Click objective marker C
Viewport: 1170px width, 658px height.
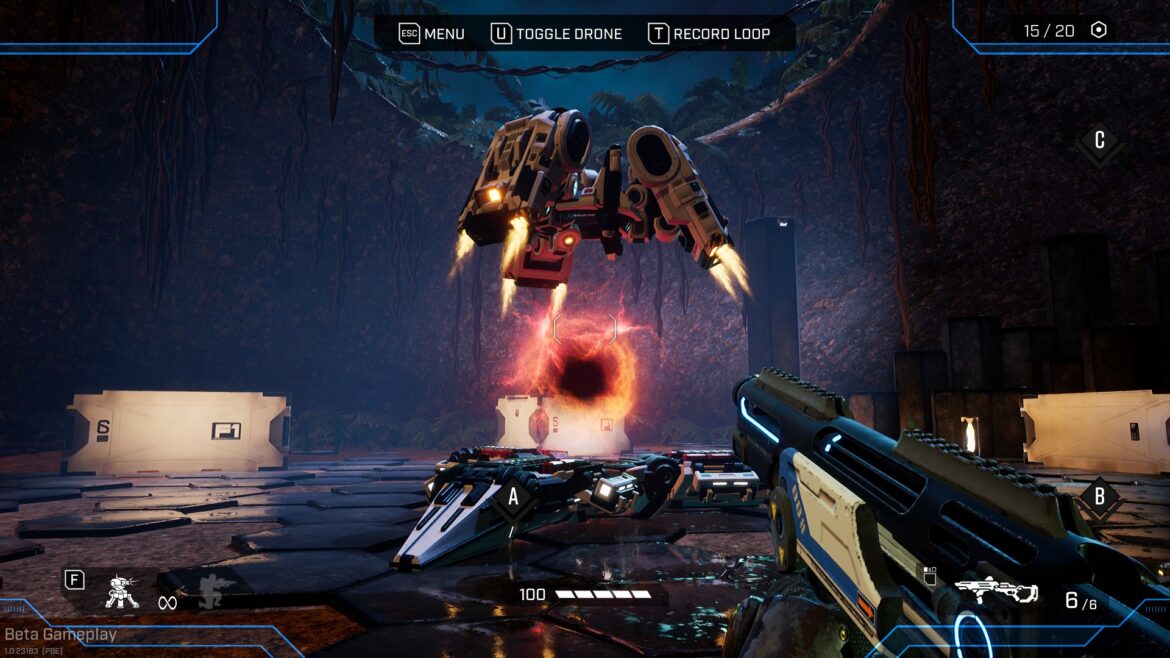(x=1099, y=141)
